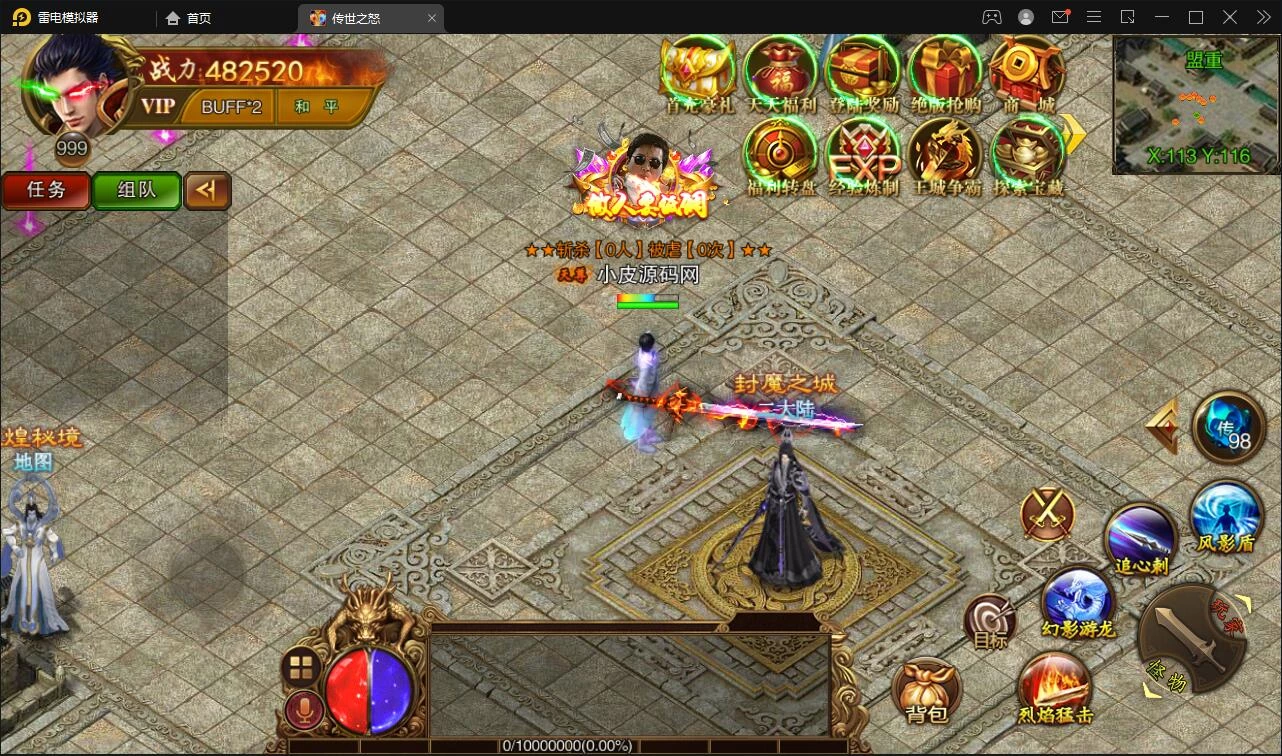Open 经验炼制 EXP refining

click(863, 154)
